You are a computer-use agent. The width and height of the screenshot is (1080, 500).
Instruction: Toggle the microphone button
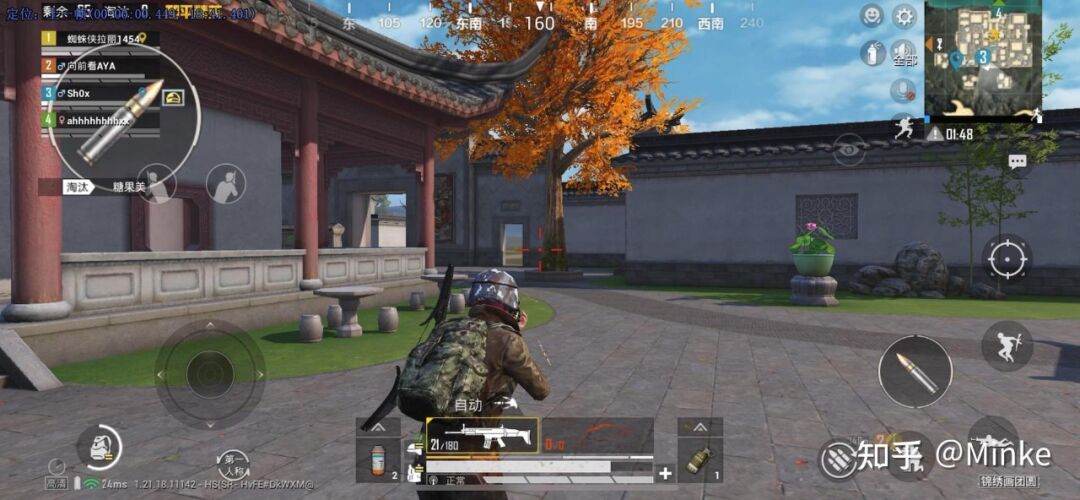903,90
